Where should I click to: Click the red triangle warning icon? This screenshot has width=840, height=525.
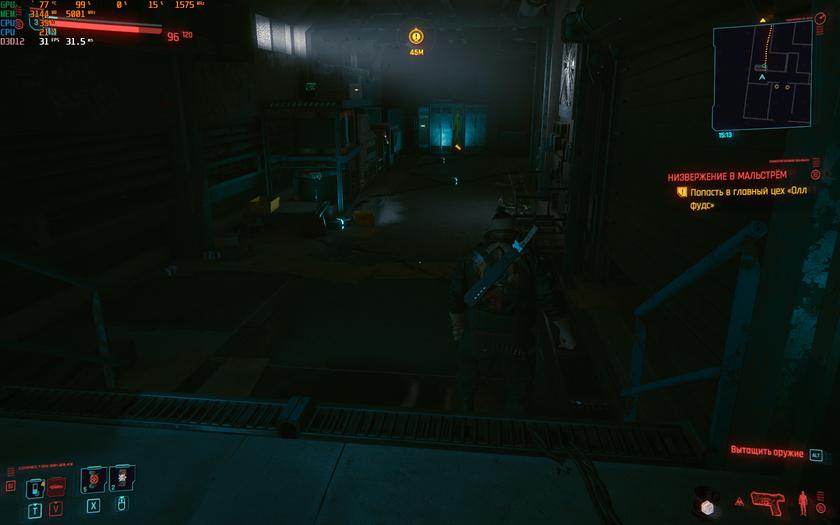[738, 500]
